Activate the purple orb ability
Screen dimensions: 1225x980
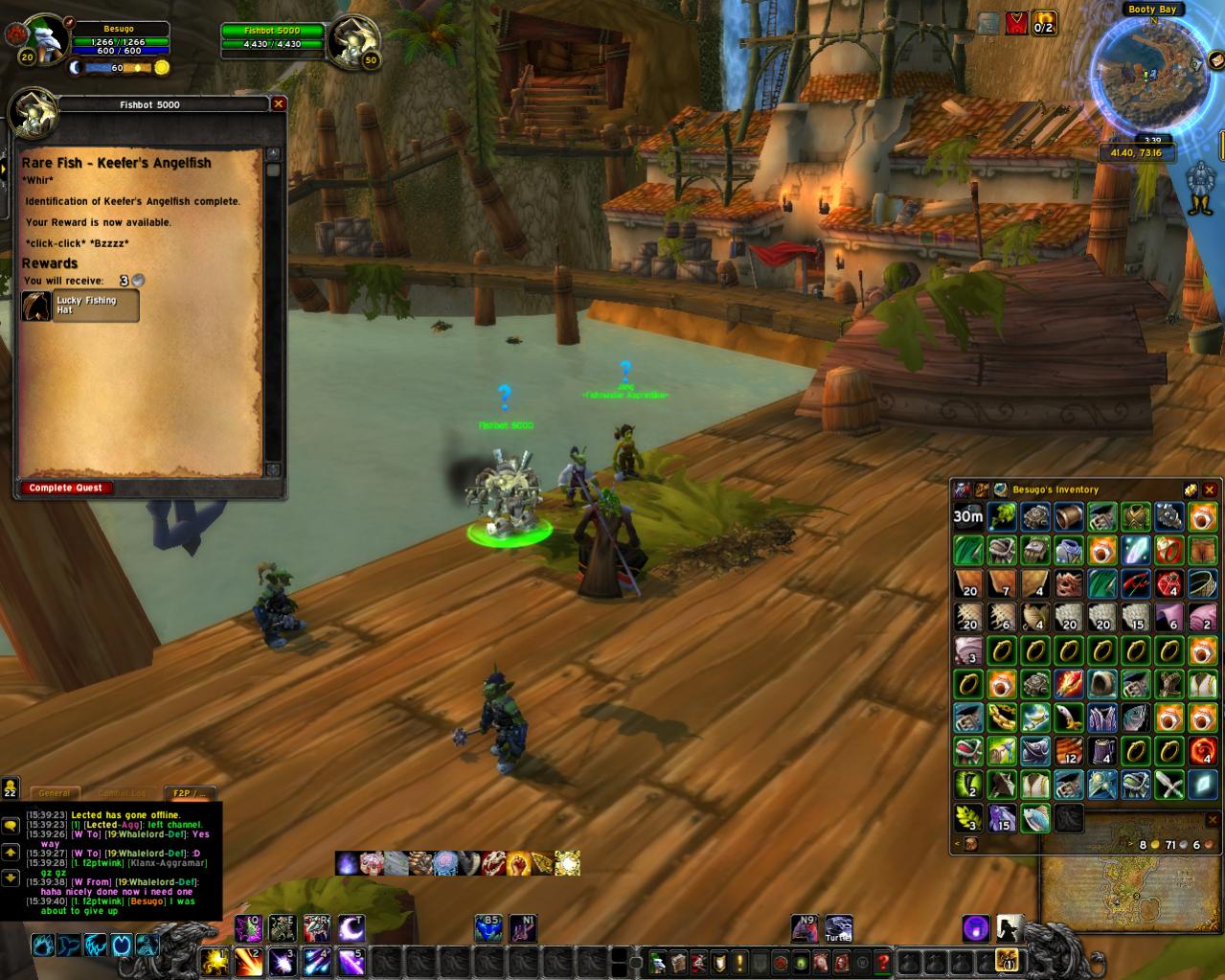(975, 928)
